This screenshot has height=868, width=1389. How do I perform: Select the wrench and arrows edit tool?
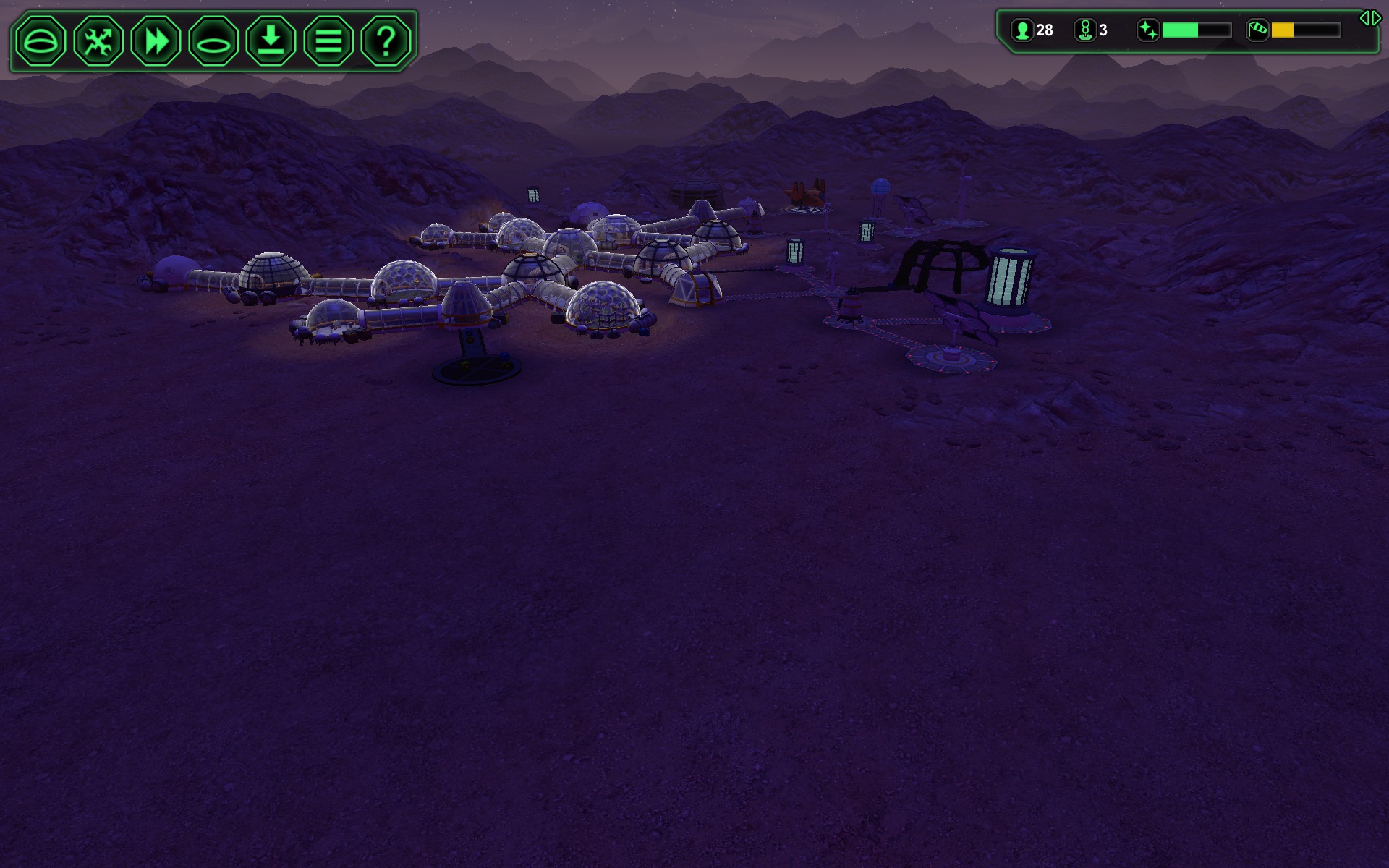[98, 41]
